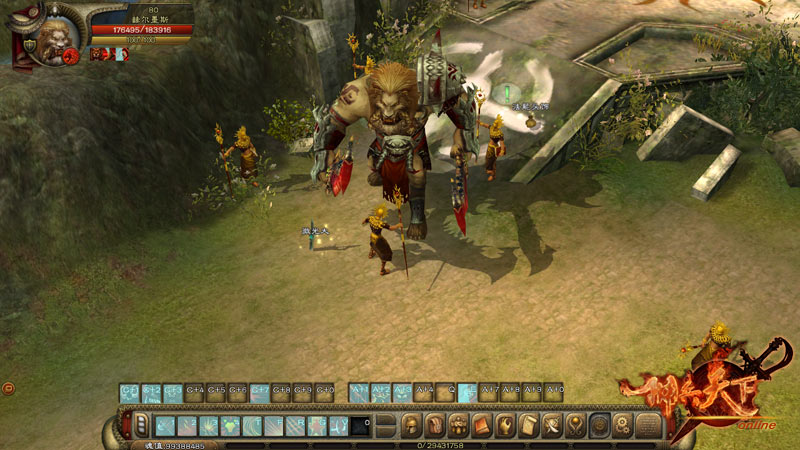Viewport: 800px width, 450px height.
Task: Open the backpack inventory
Action: pyautogui.click(x=435, y=426)
